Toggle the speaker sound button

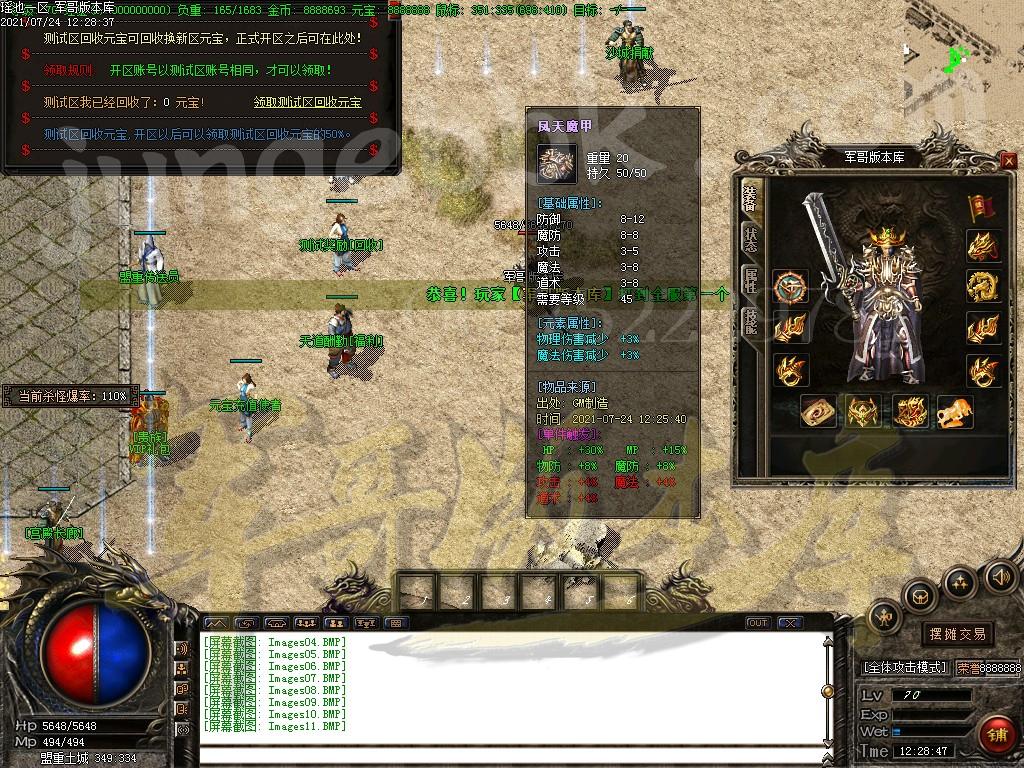click(1000, 576)
